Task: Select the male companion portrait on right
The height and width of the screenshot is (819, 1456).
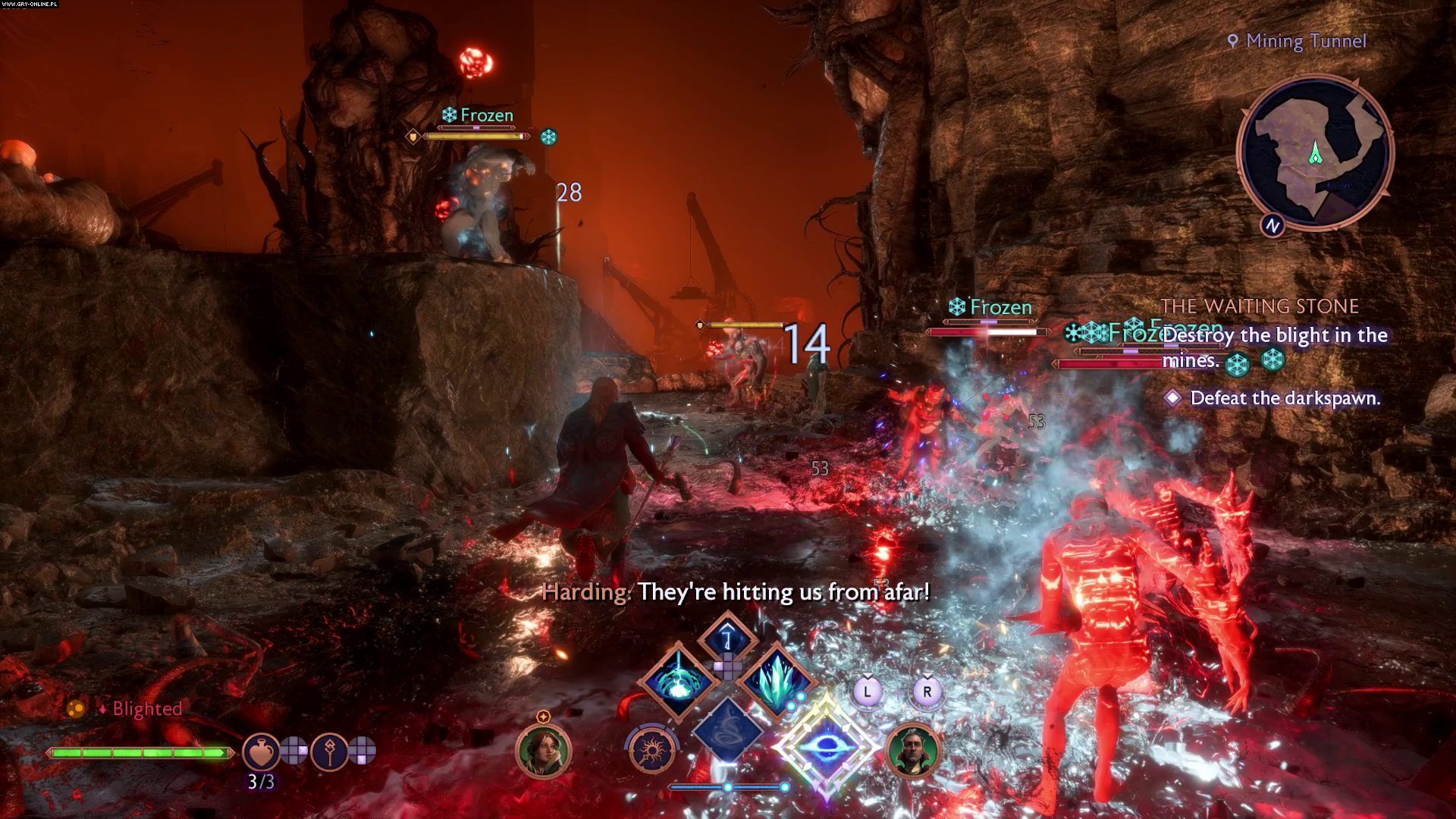Action: point(913,750)
